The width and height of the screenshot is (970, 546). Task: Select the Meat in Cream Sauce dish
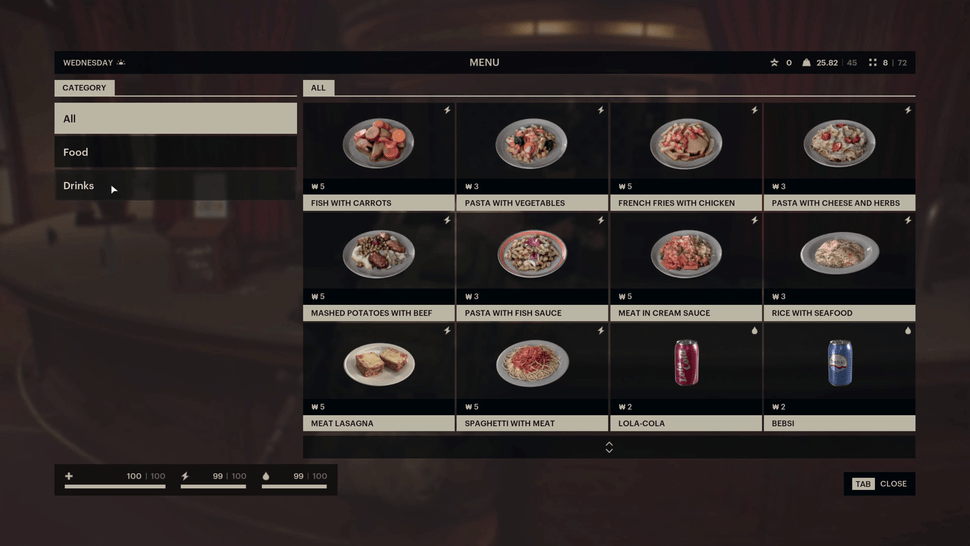coord(686,255)
